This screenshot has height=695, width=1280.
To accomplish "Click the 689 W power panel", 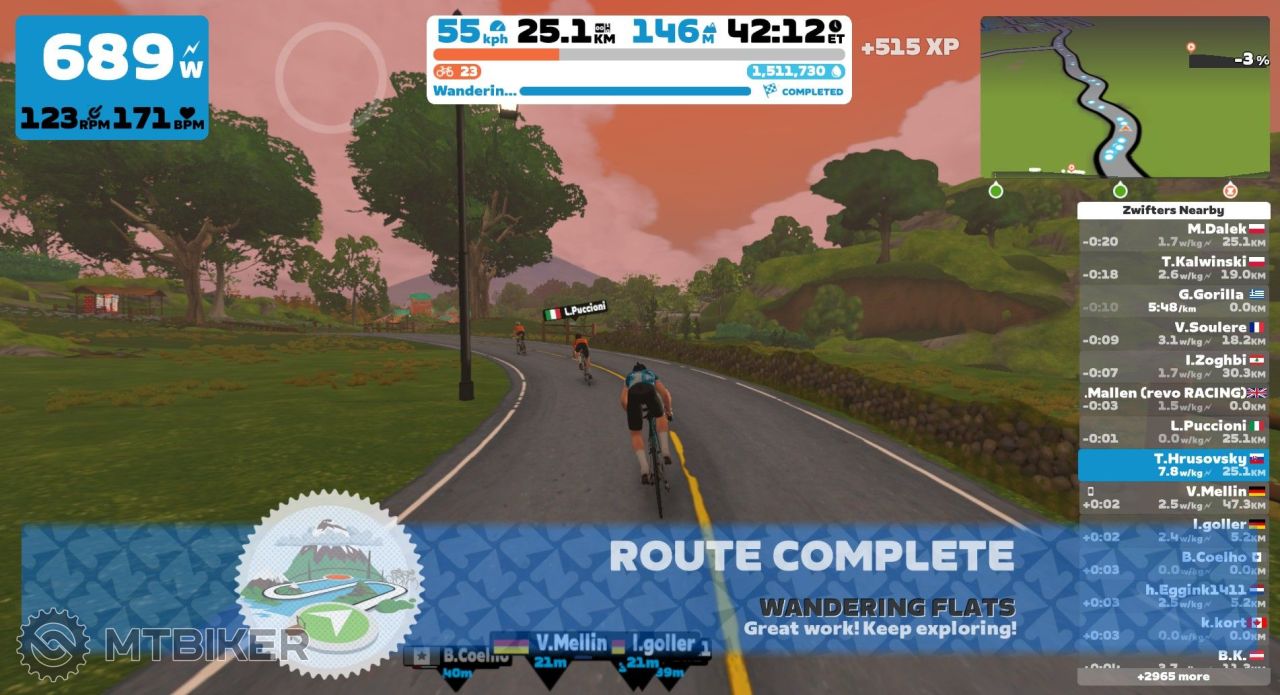I will (x=113, y=77).
